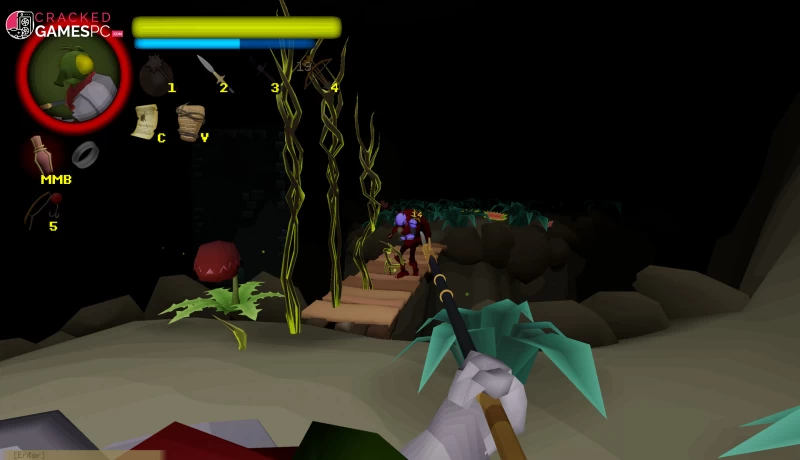The width and height of the screenshot is (800, 460).
Task: Select the dark weapon in slot 3
Action: coord(265,73)
